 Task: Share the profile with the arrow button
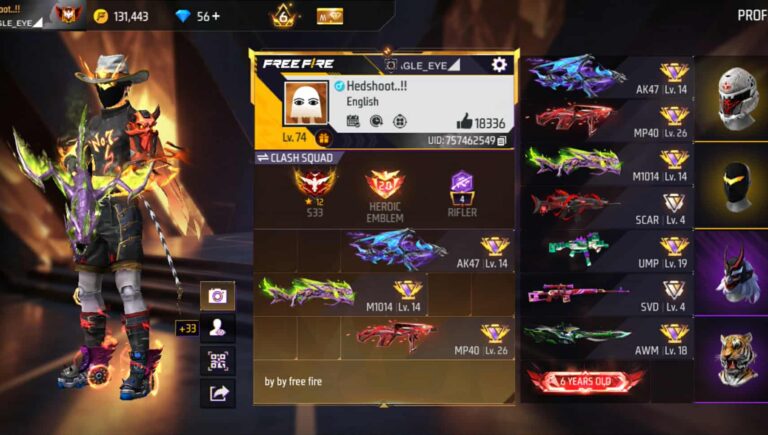tap(217, 393)
